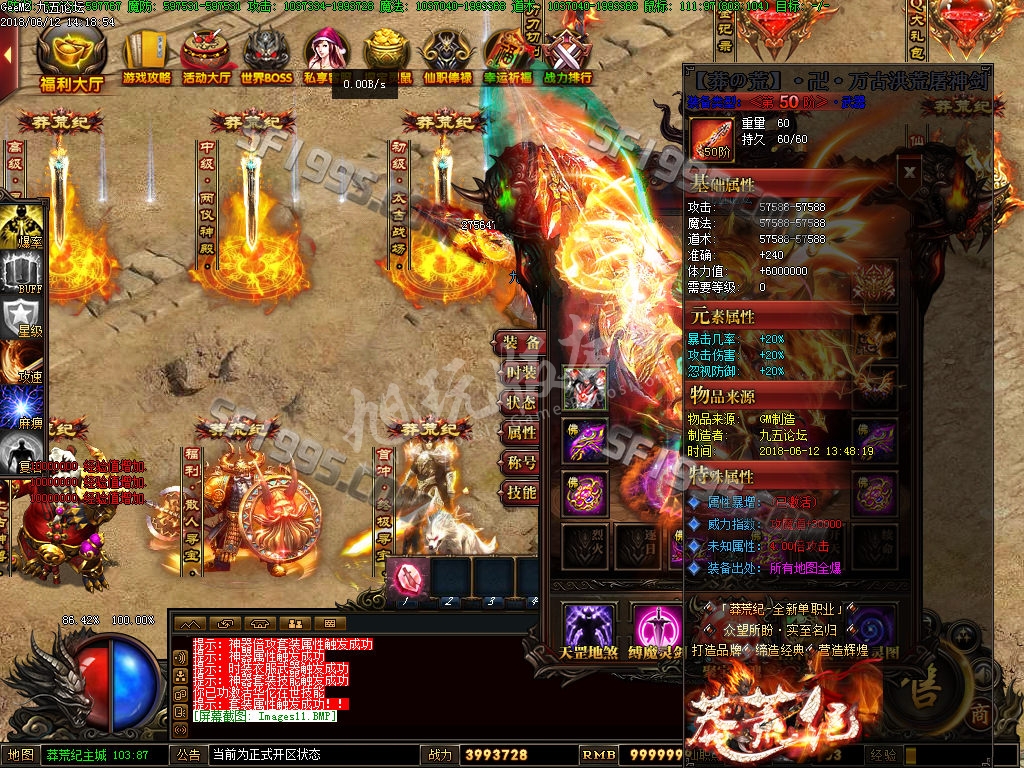Switch to the 技能 skills tab
The height and width of the screenshot is (768, 1024).
point(520,493)
